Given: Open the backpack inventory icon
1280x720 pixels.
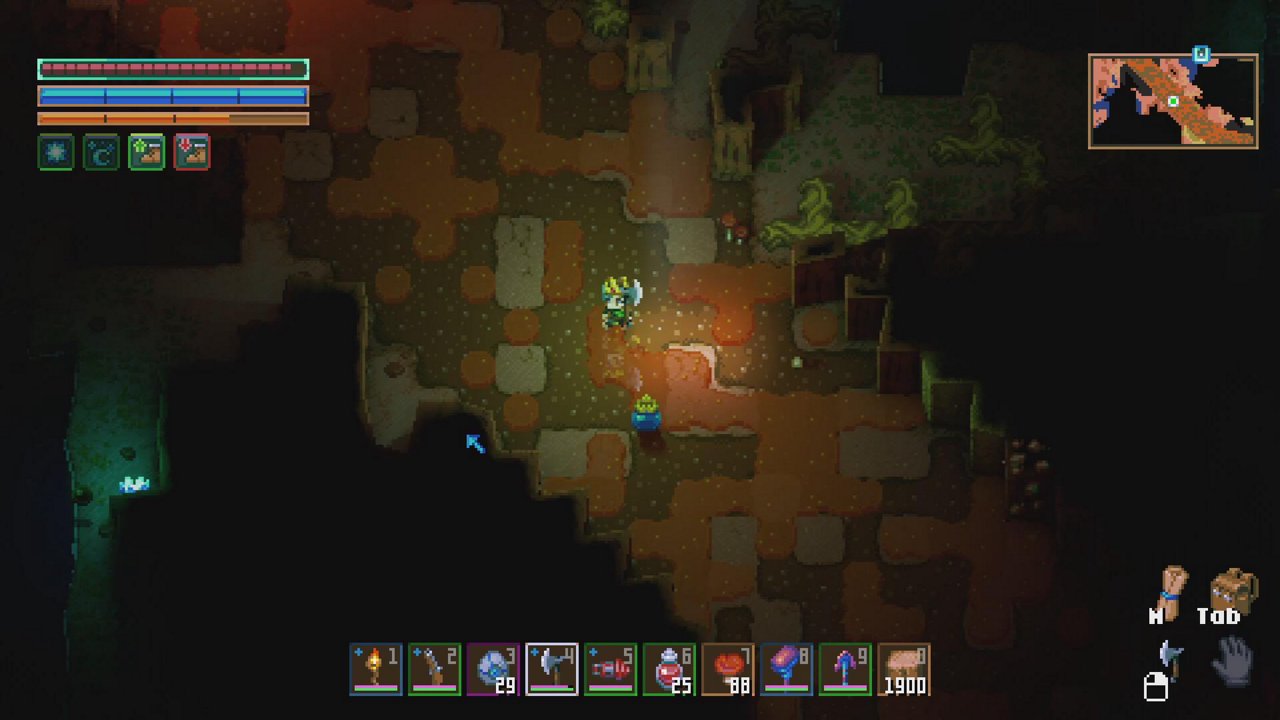Looking at the screenshot, I should [1233, 592].
